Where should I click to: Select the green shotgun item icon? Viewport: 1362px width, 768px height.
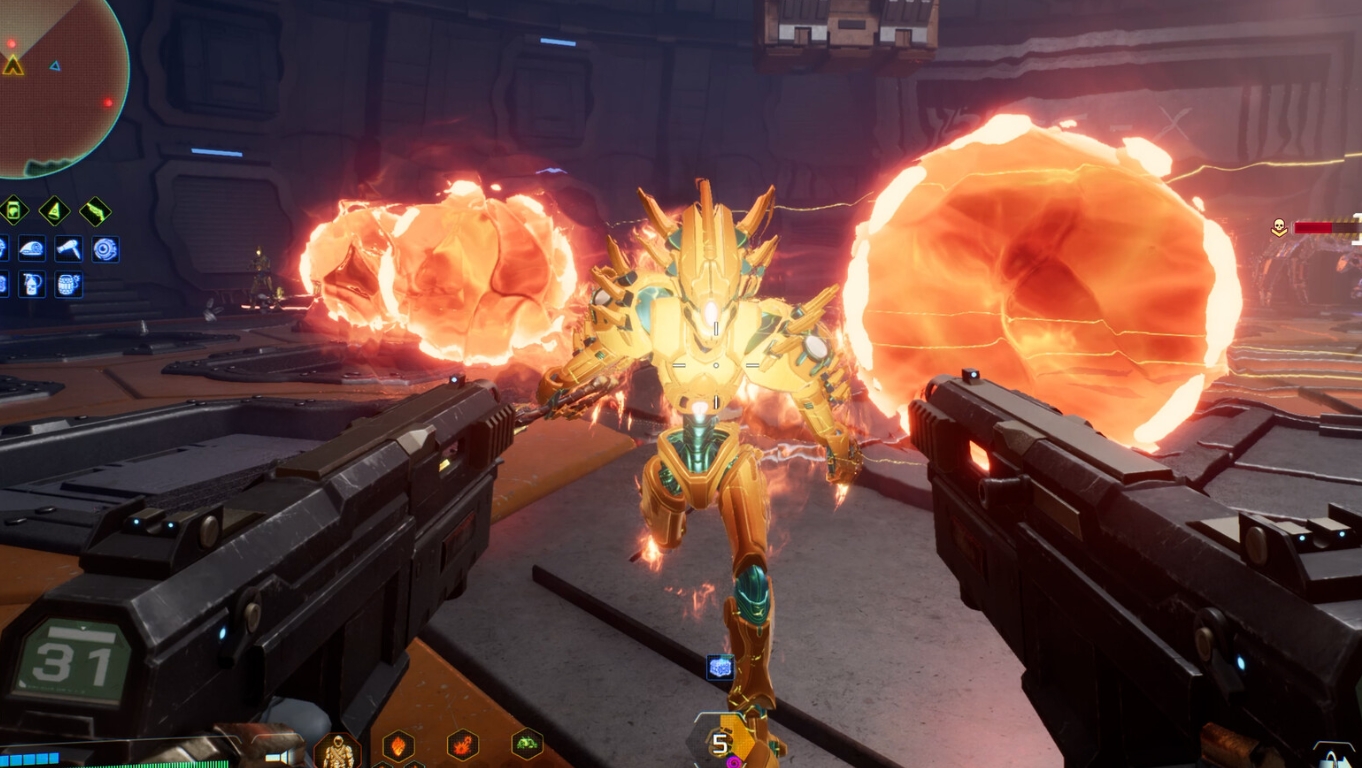coord(95,211)
